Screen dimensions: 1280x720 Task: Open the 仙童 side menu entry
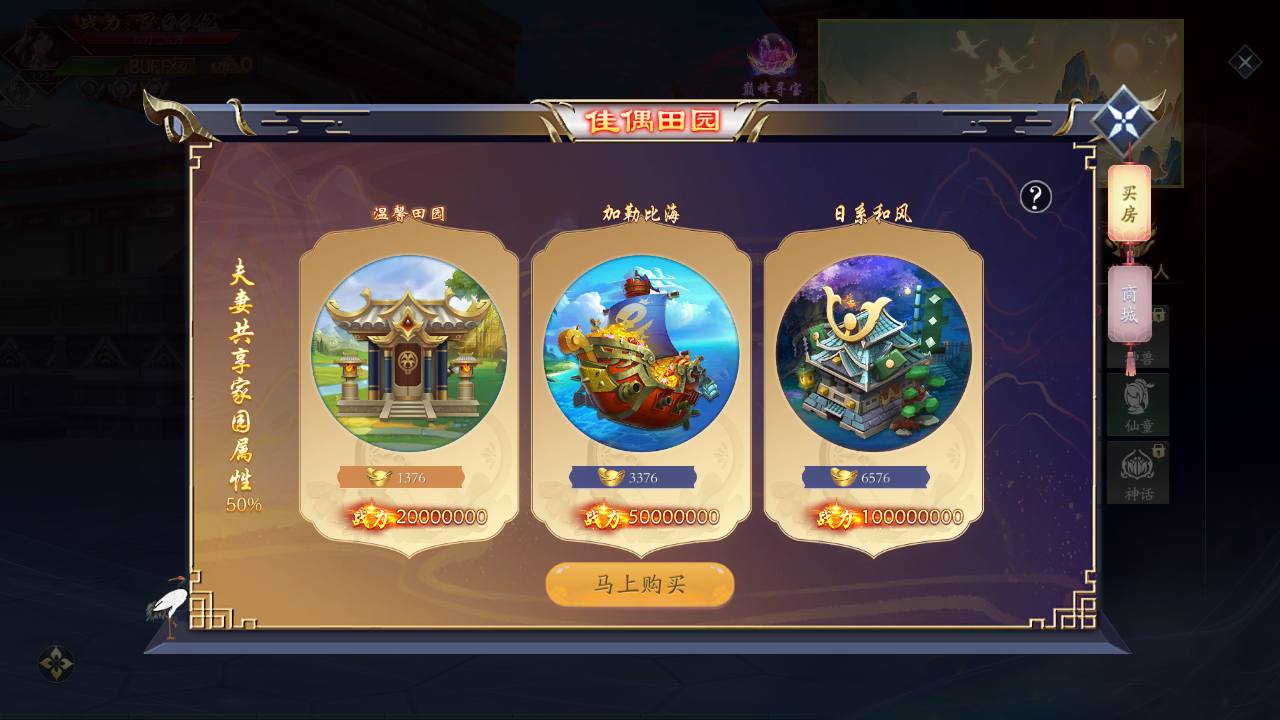tap(1138, 404)
